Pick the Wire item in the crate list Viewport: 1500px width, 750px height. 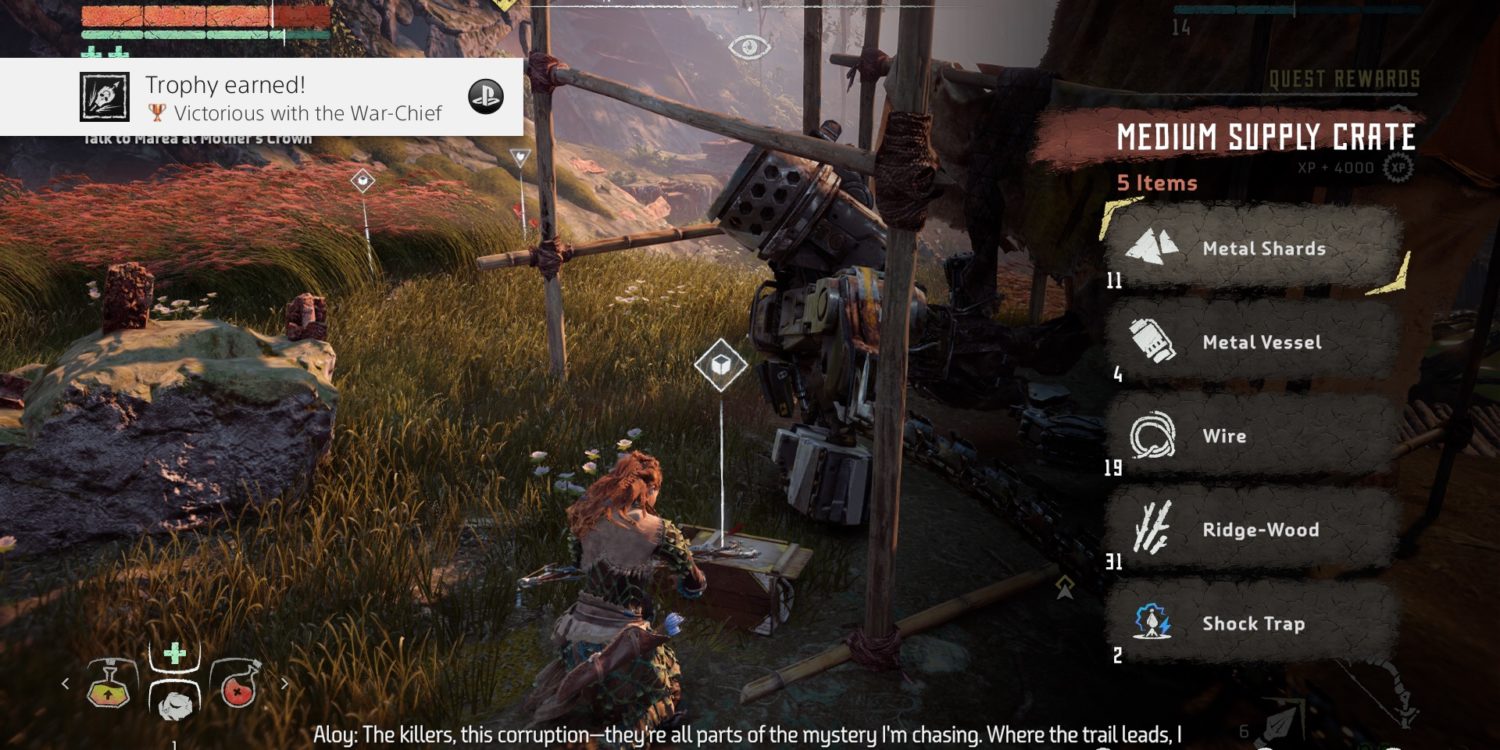[1252, 437]
